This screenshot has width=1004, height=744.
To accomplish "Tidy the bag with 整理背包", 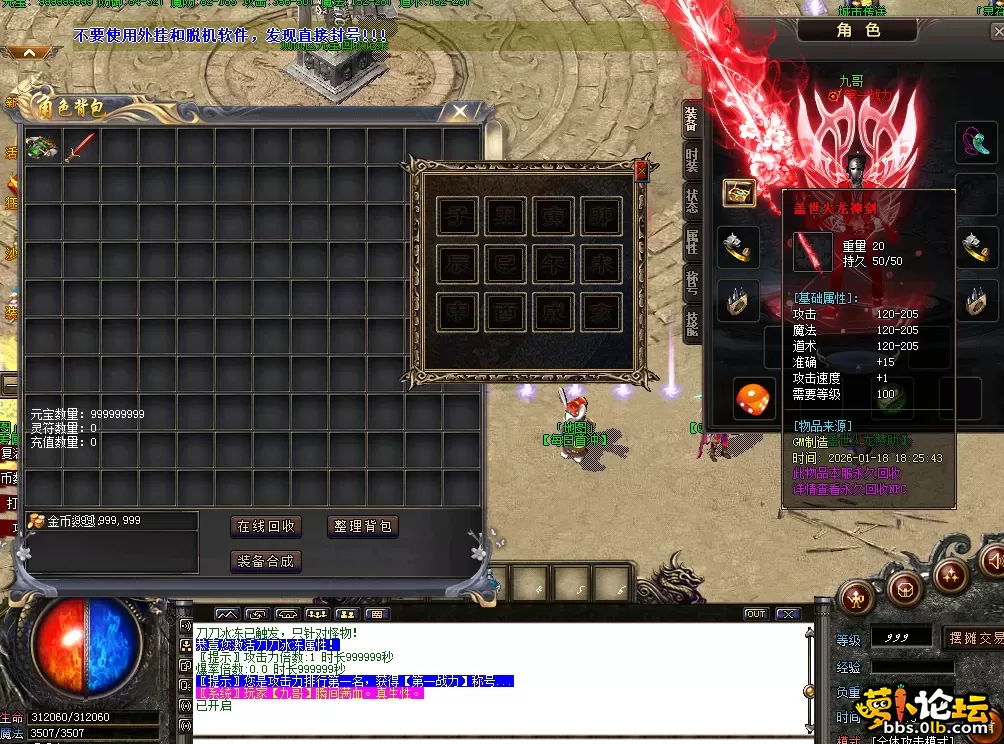I will click(363, 526).
